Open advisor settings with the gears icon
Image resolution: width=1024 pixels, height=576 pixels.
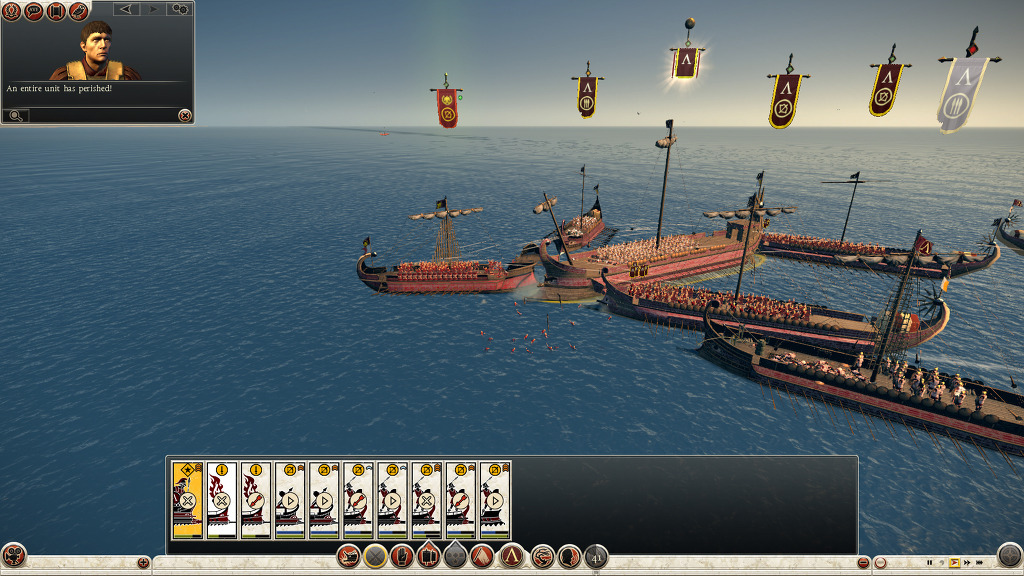180,9
